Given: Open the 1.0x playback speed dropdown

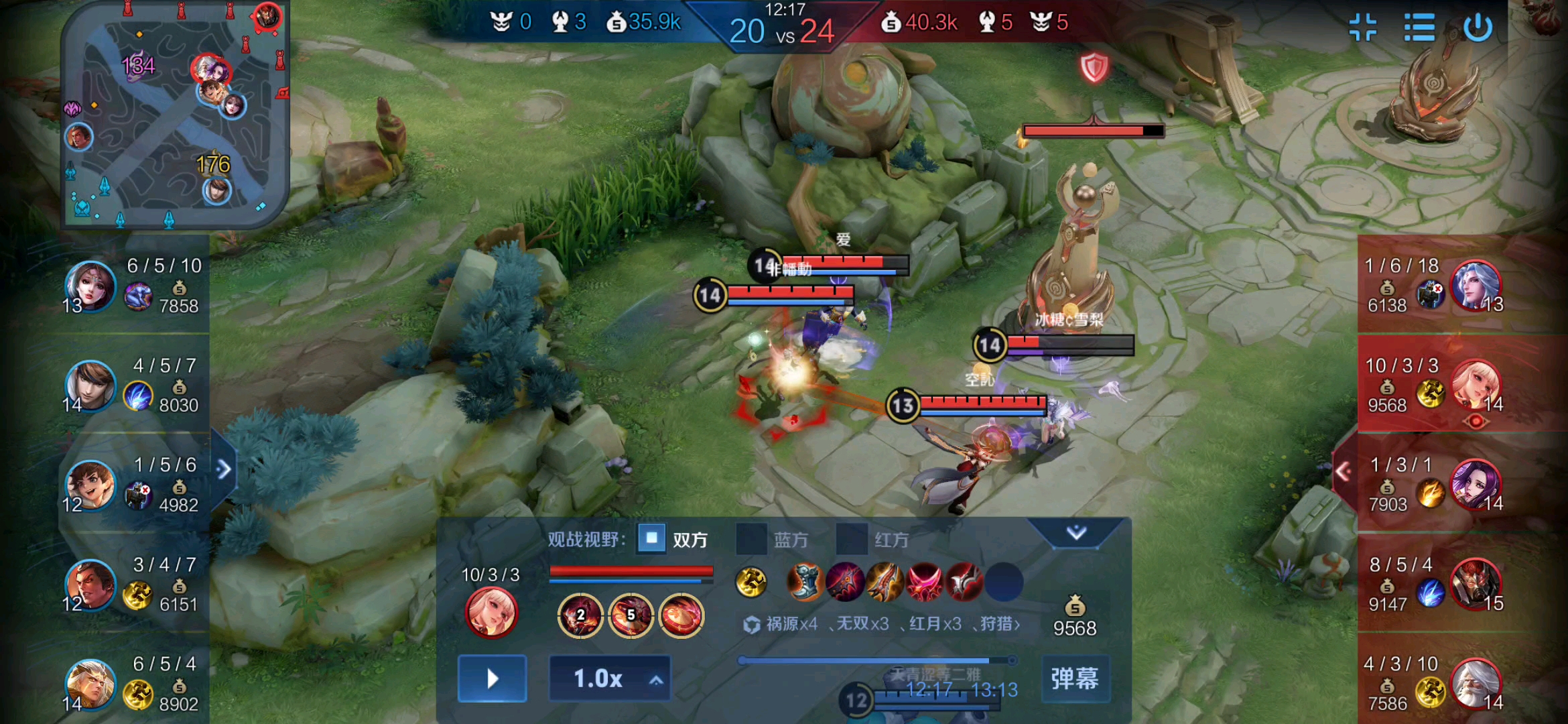Looking at the screenshot, I should (x=609, y=678).
